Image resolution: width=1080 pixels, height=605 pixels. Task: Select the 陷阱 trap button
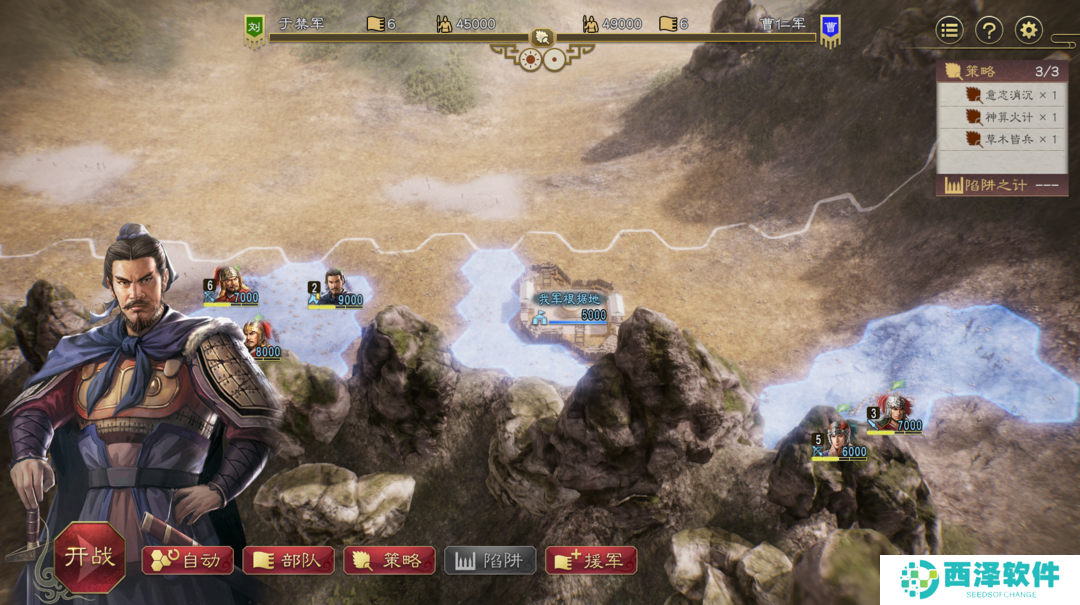coord(490,560)
